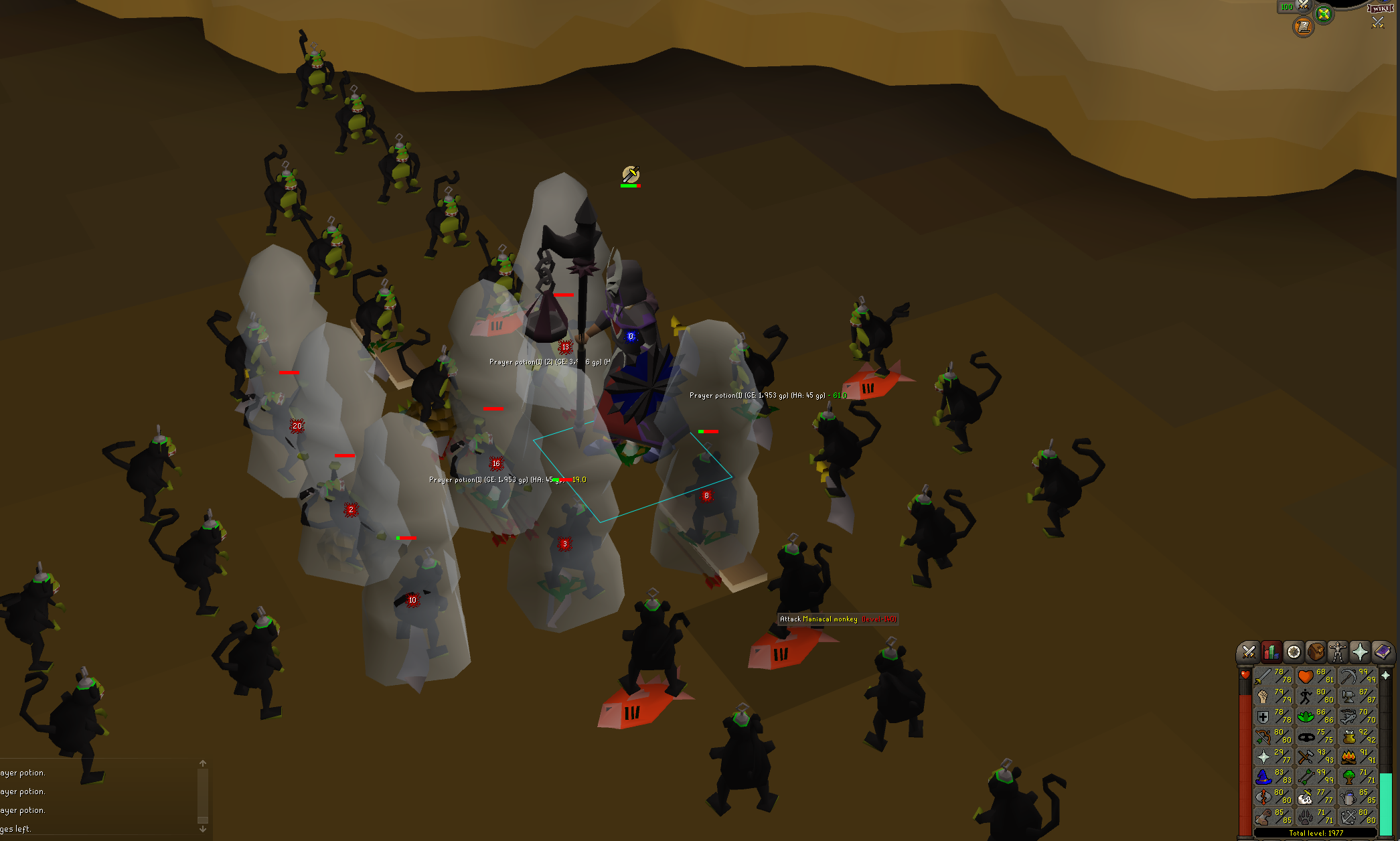Open the orange question-scroll activity orb

1303,27
